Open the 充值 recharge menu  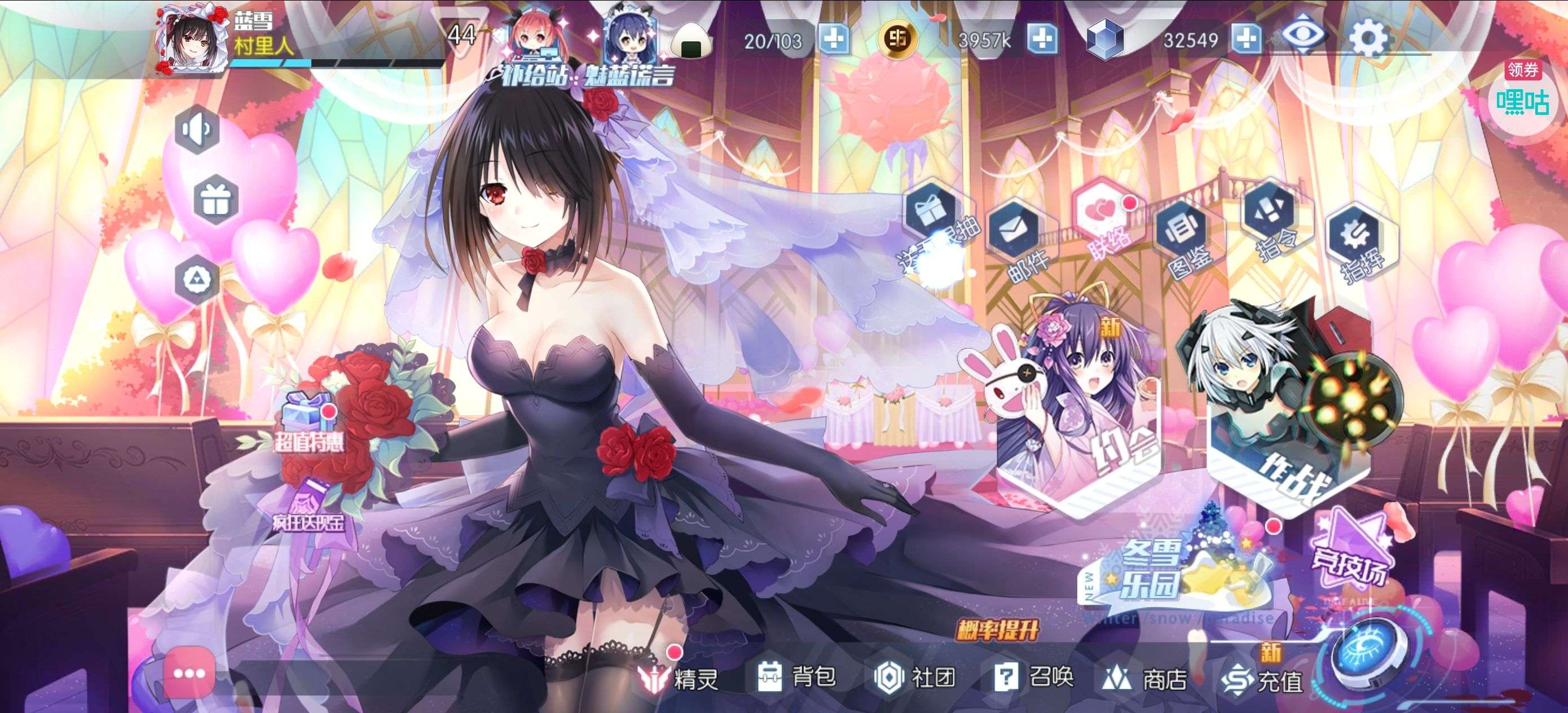1262,680
